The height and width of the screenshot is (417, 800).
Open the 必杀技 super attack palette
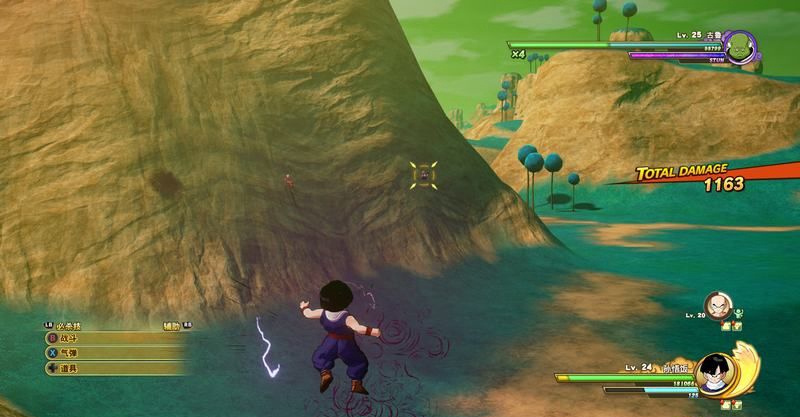68,325
